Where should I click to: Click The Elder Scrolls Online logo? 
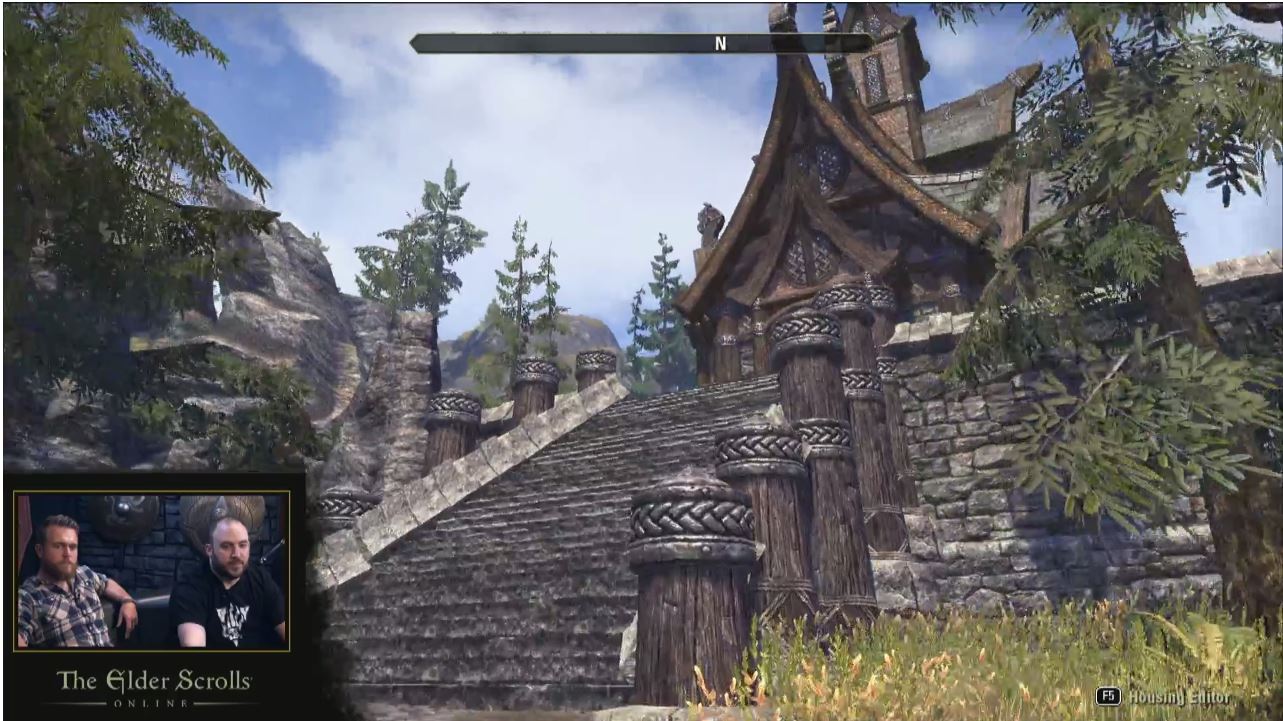(x=154, y=687)
